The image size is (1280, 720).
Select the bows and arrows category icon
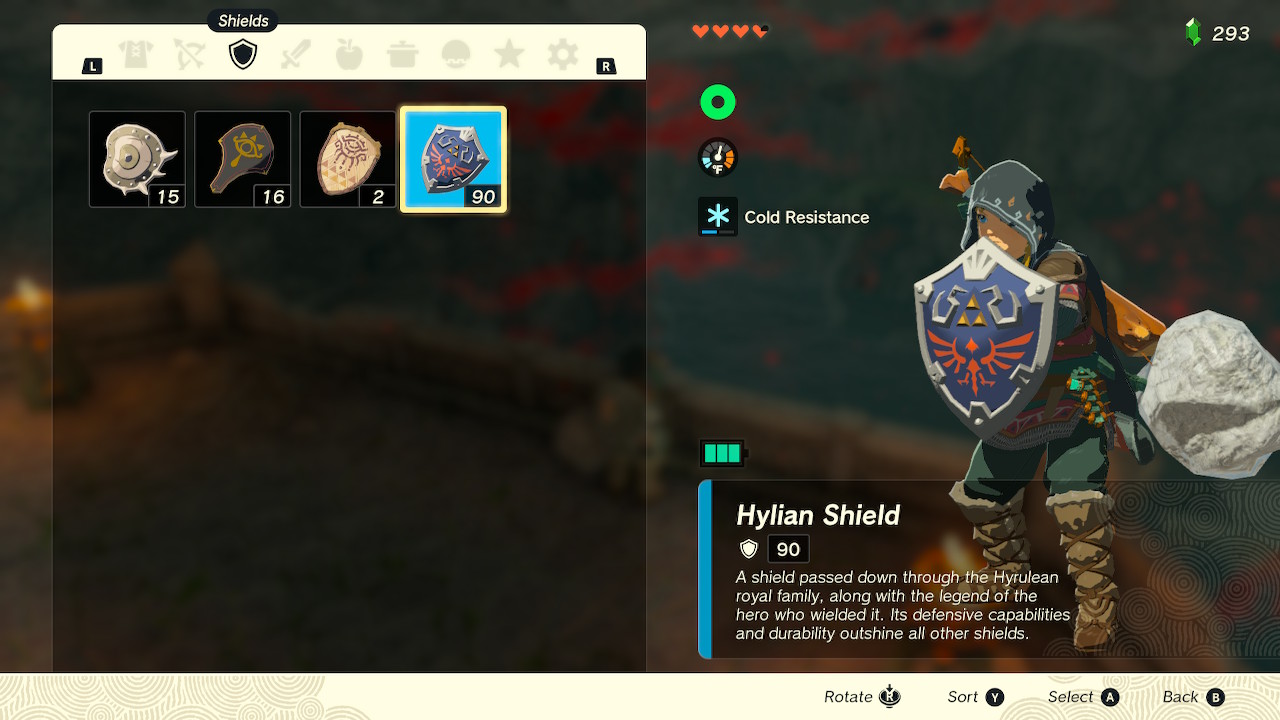tap(189, 54)
